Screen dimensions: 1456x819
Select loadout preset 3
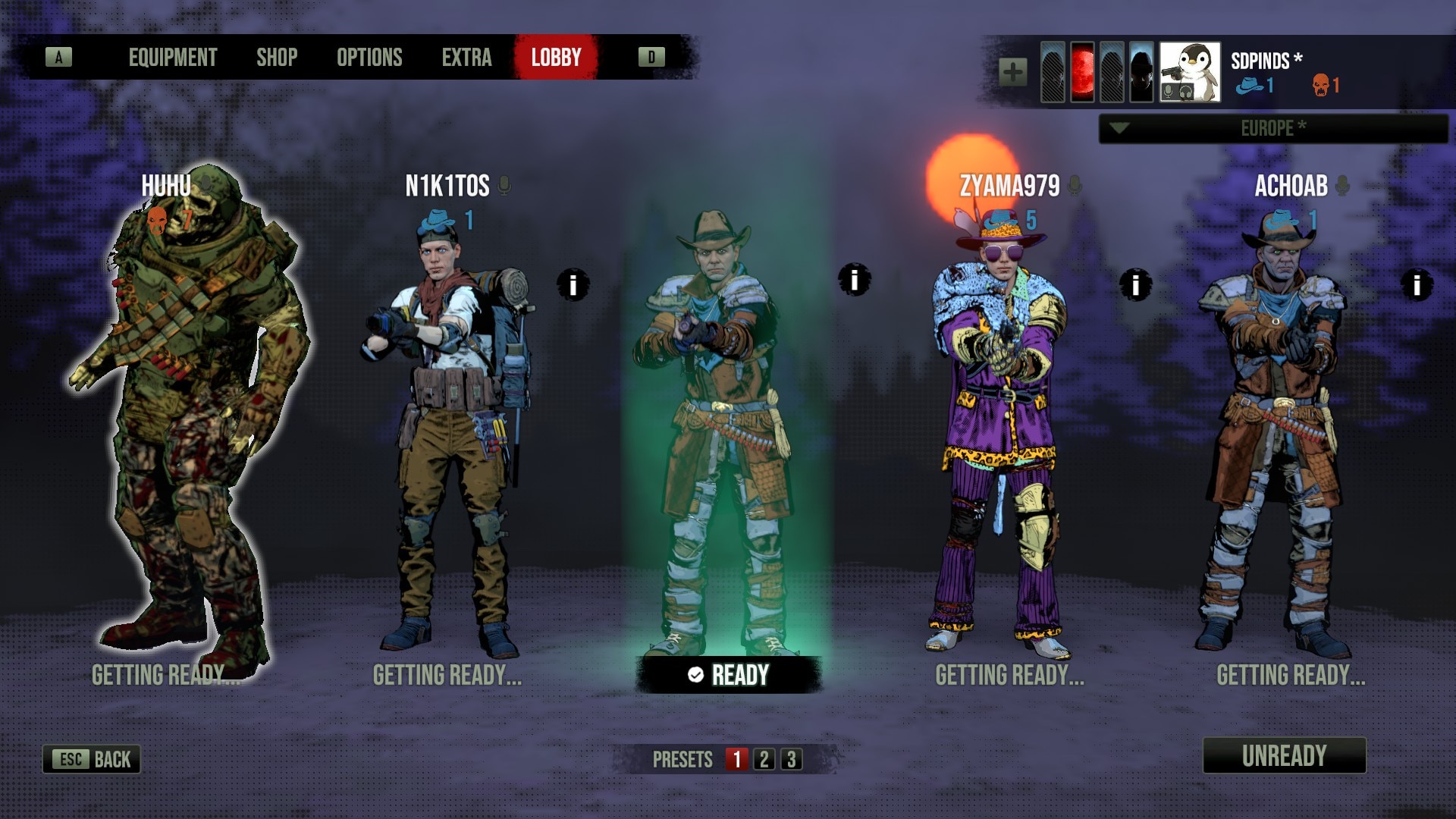792,759
